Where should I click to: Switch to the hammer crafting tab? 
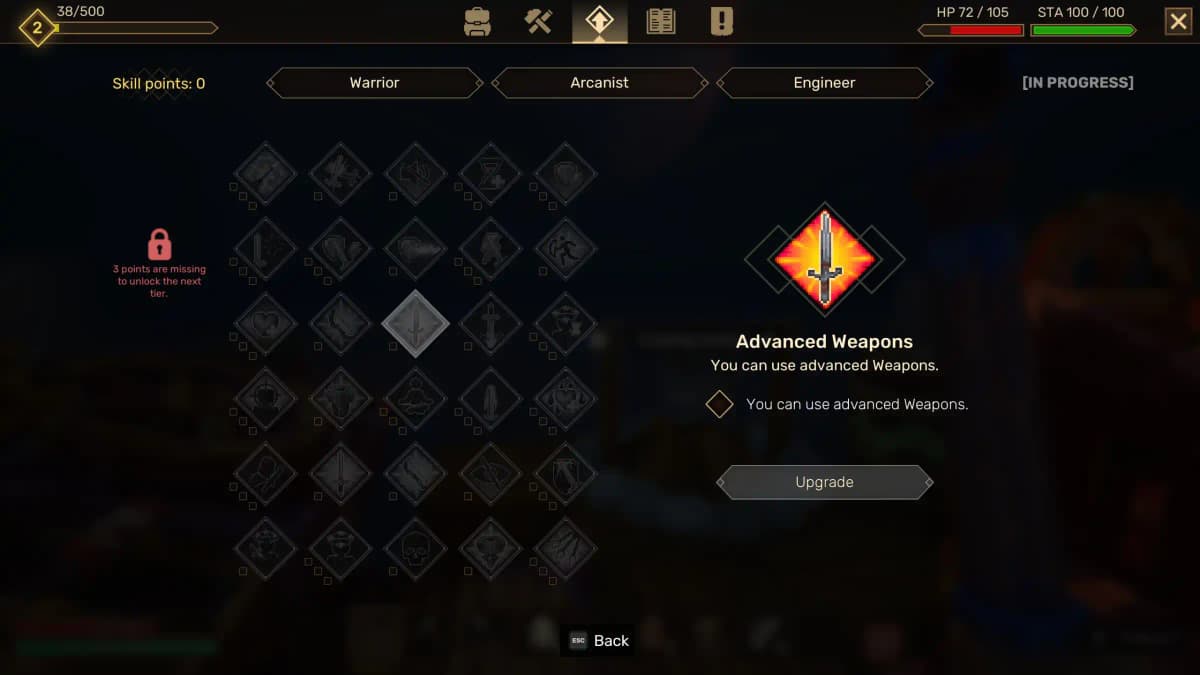(539, 22)
